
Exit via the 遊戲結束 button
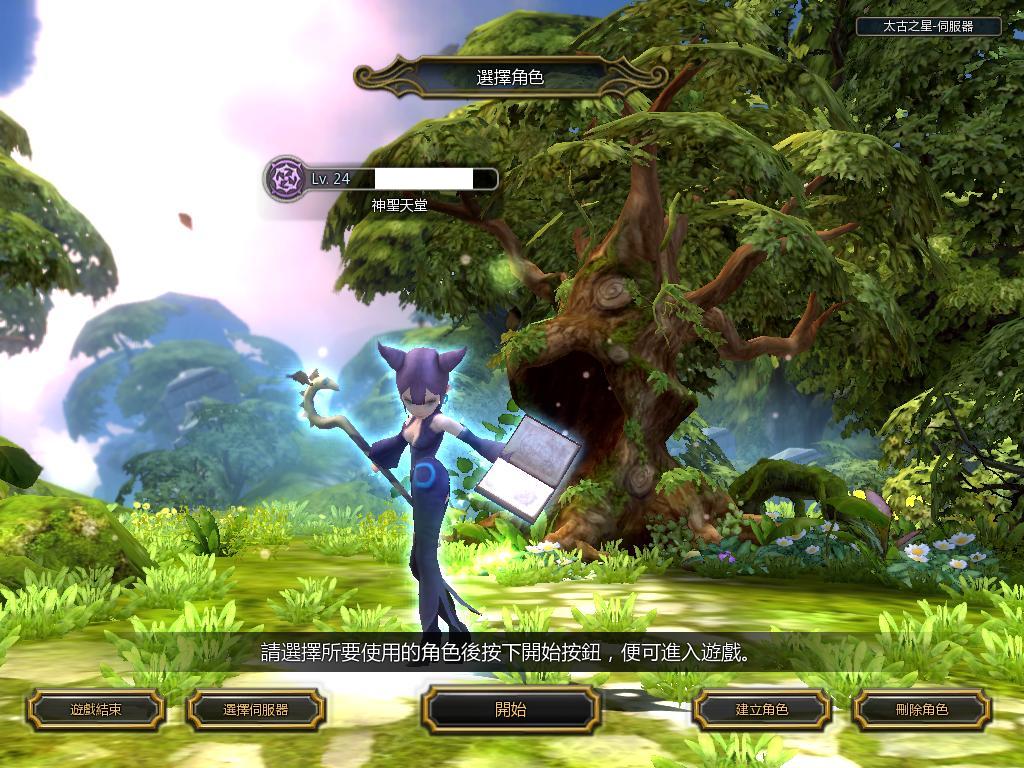(95, 710)
